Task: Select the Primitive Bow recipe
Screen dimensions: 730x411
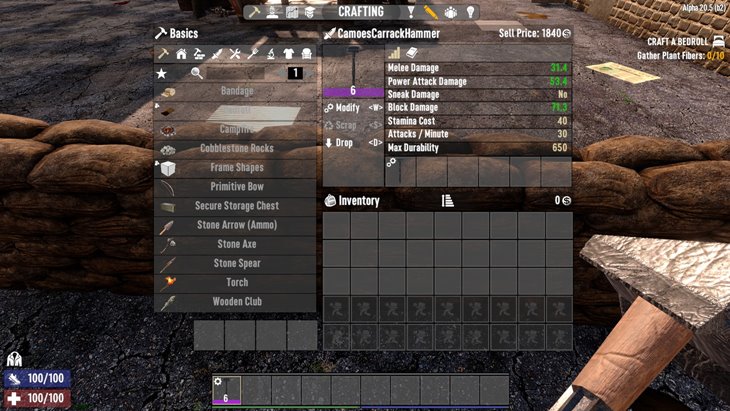Action: 236,187
